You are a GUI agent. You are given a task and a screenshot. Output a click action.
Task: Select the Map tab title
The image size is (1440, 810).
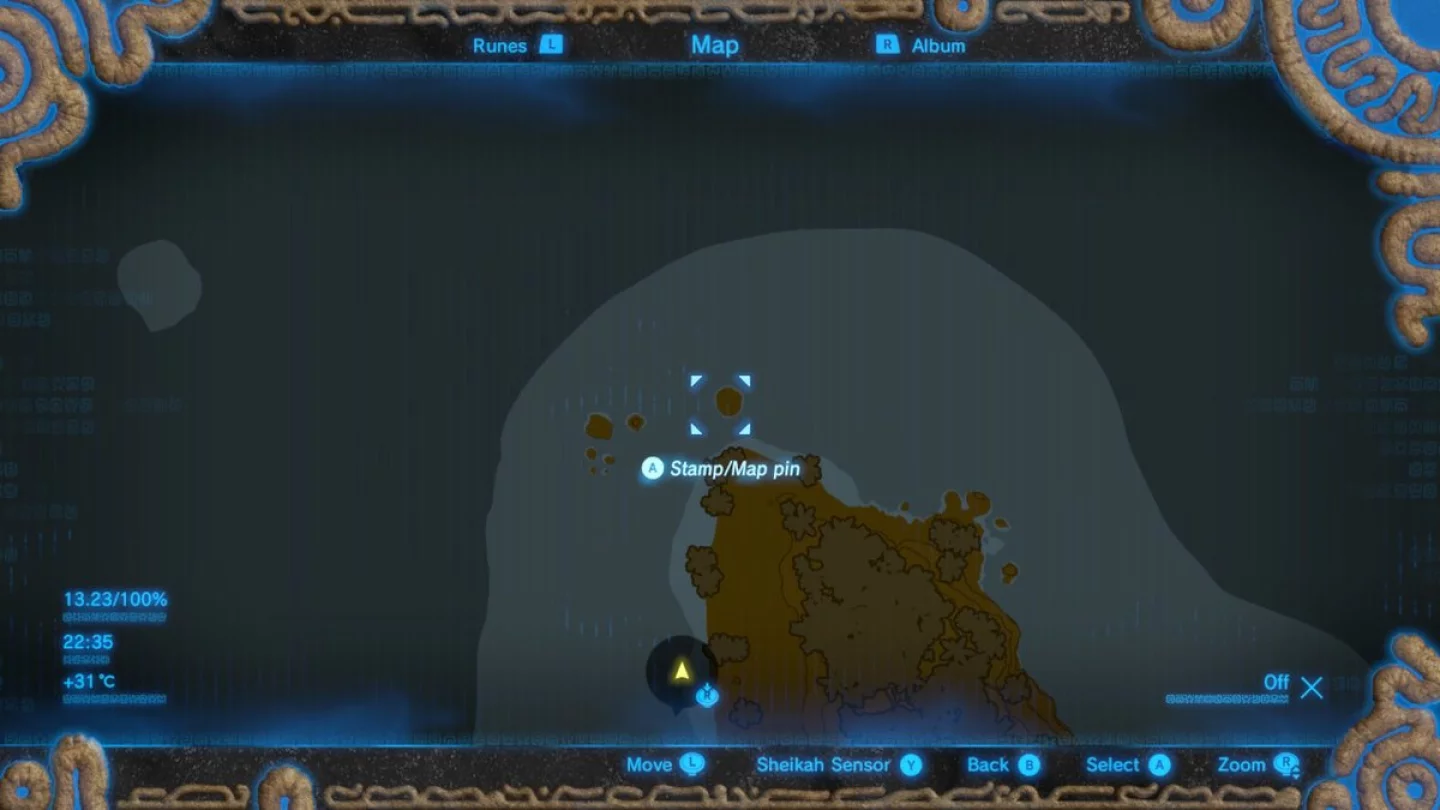tap(714, 45)
